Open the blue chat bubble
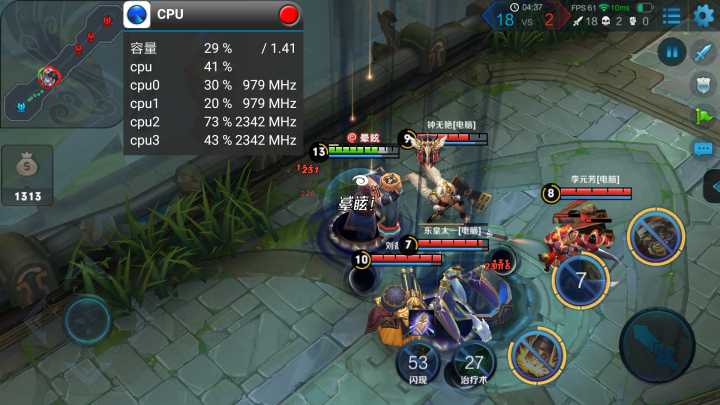The height and width of the screenshot is (405, 720). point(704,148)
